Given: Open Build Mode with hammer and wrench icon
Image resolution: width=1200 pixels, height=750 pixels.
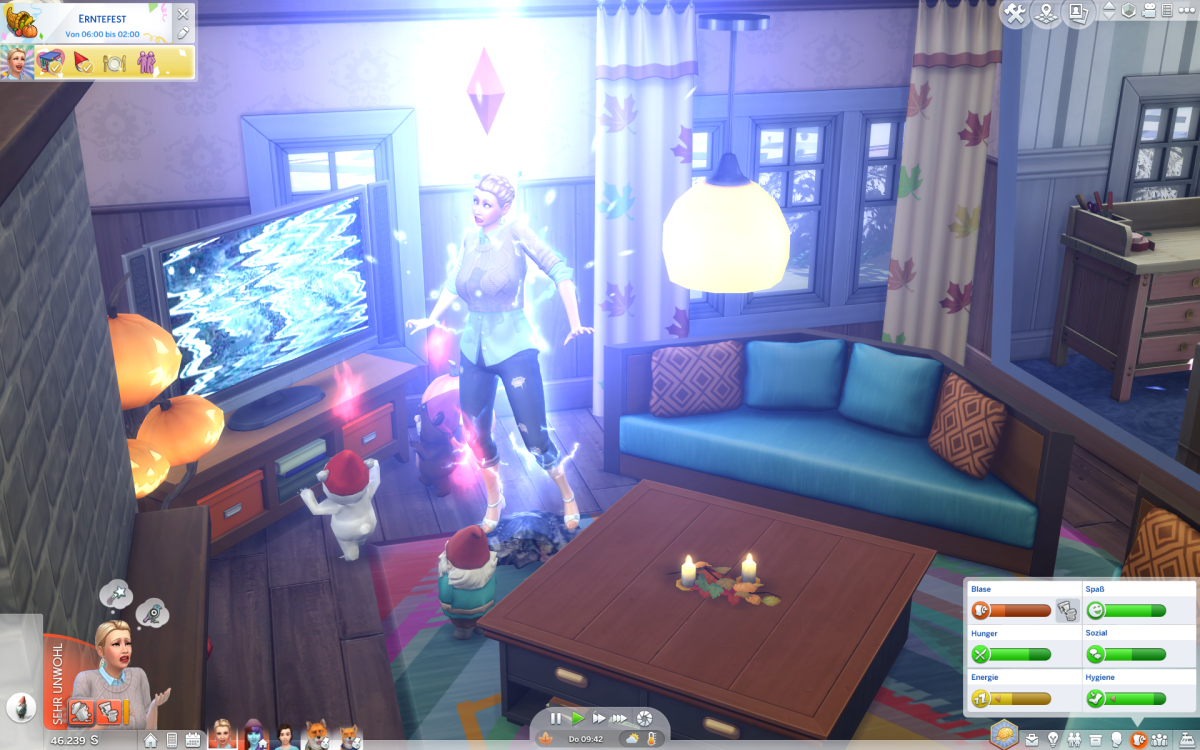Looking at the screenshot, I should click(1015, 14).
